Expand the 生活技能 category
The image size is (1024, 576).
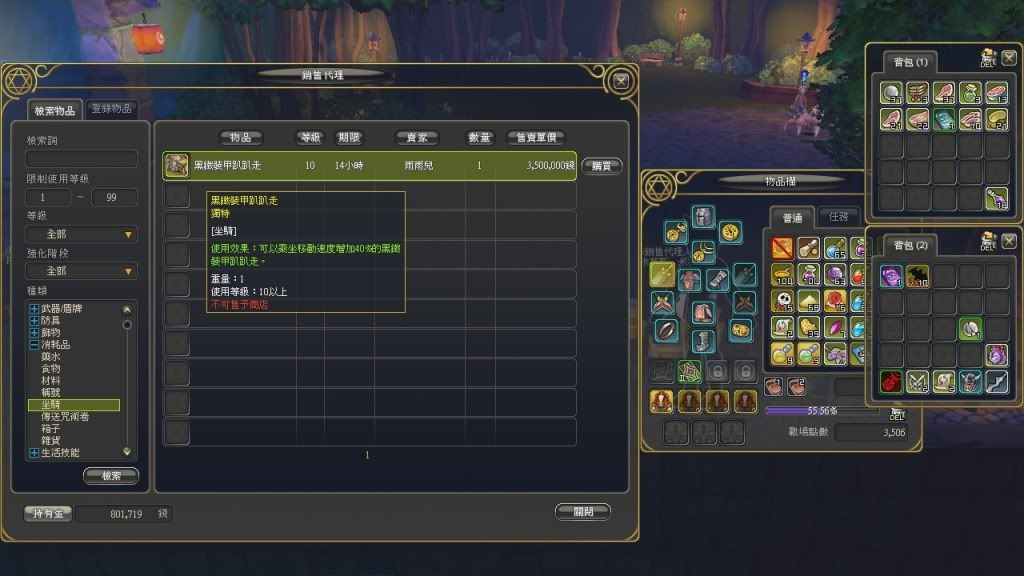tap(35, 453)
